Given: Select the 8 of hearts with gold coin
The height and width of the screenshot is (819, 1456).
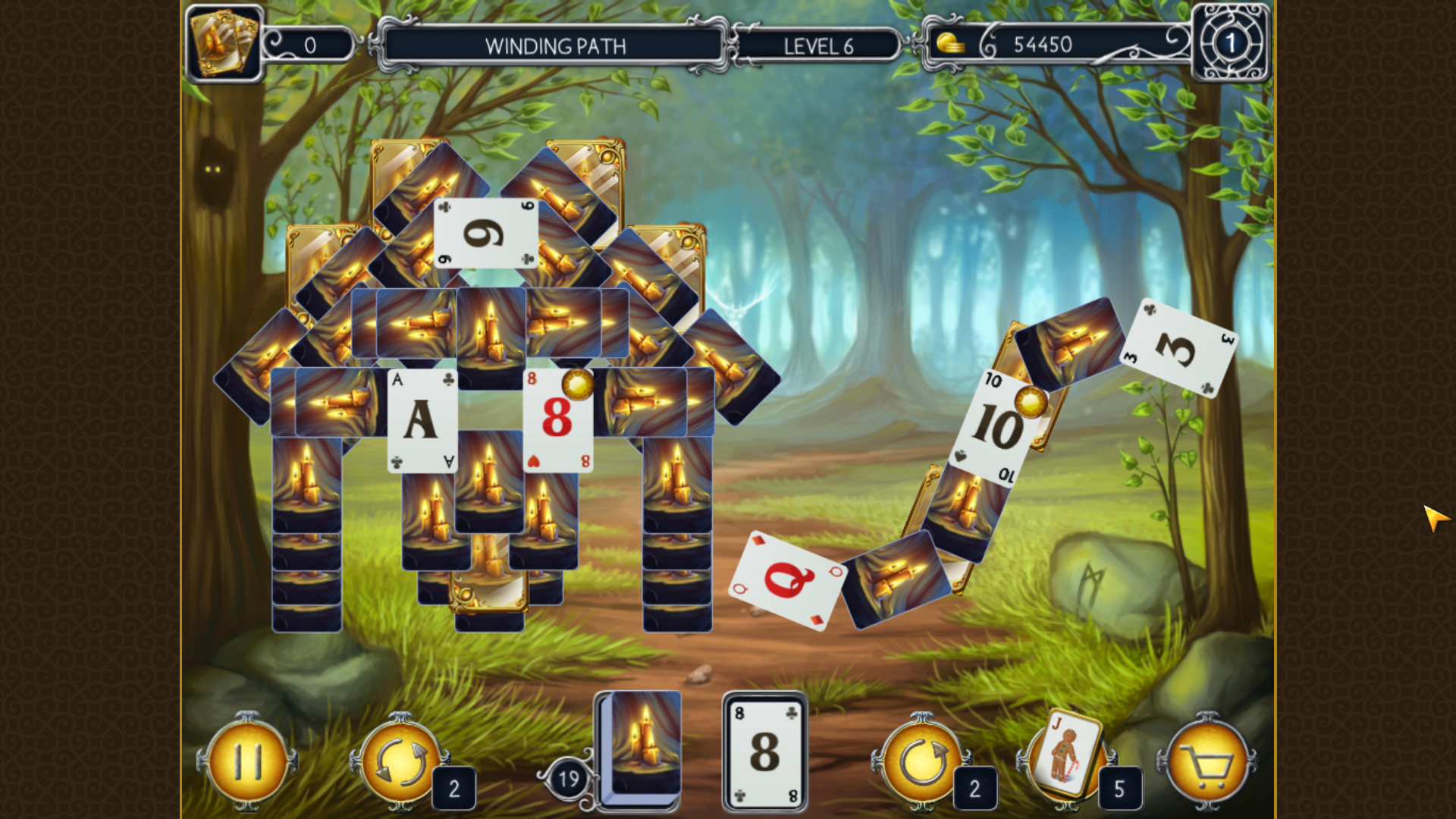Looking at the screenshot, I should click(560, 419).
